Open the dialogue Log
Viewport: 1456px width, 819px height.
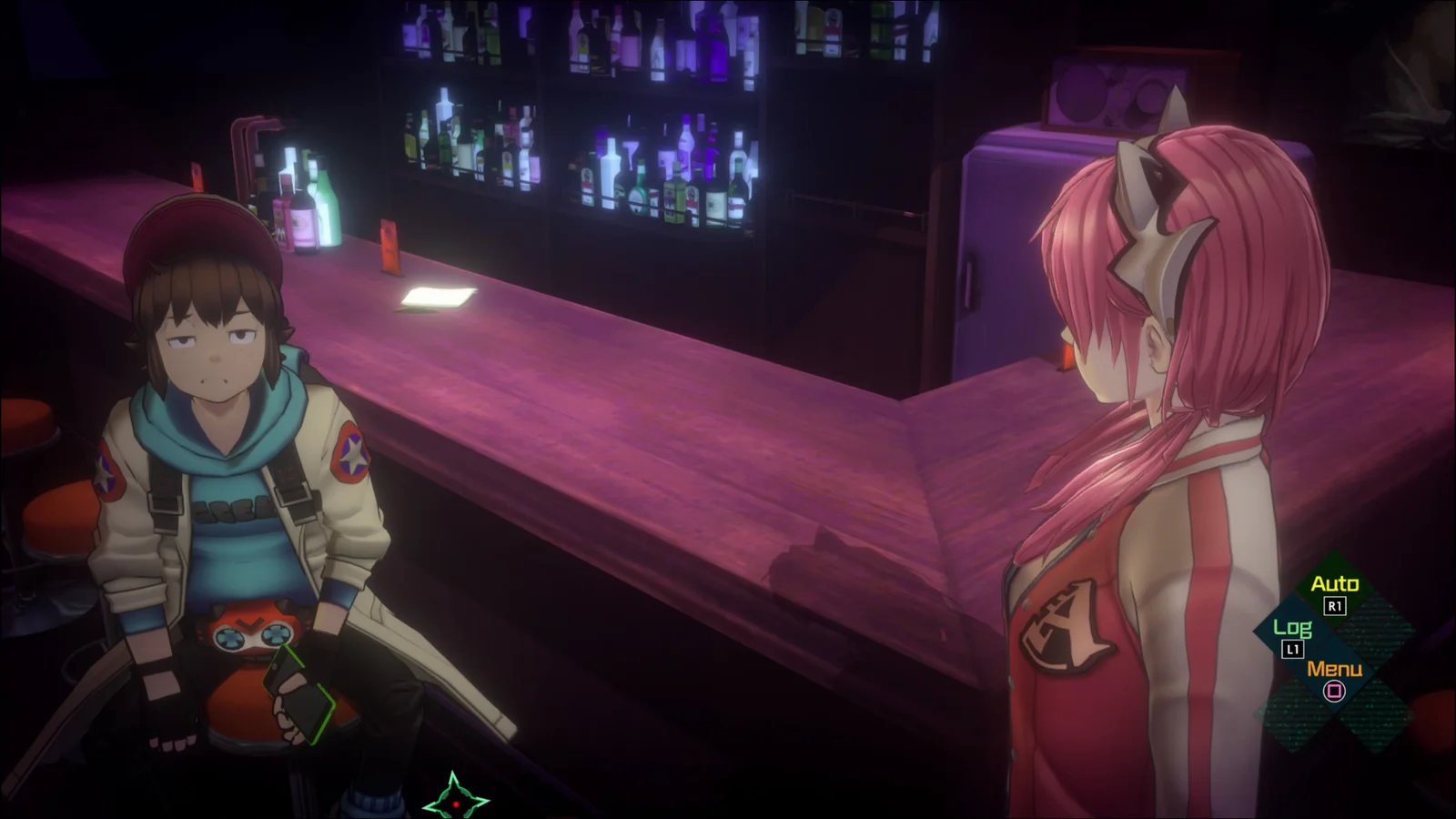coord(1292,628)
